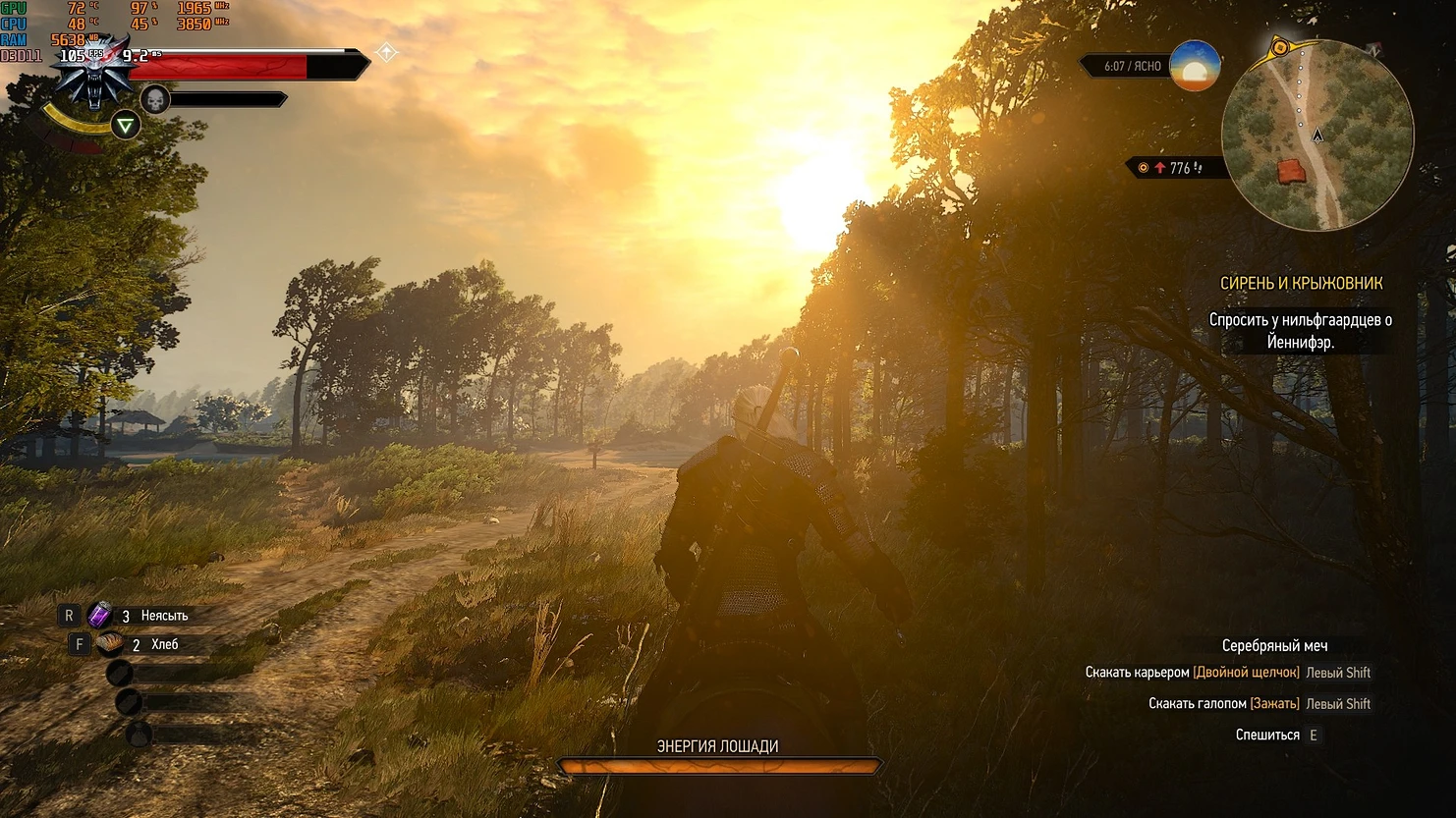Click the quest objective about Йеннифэр
The image size is (1456, 818).
pos(1300,331)
